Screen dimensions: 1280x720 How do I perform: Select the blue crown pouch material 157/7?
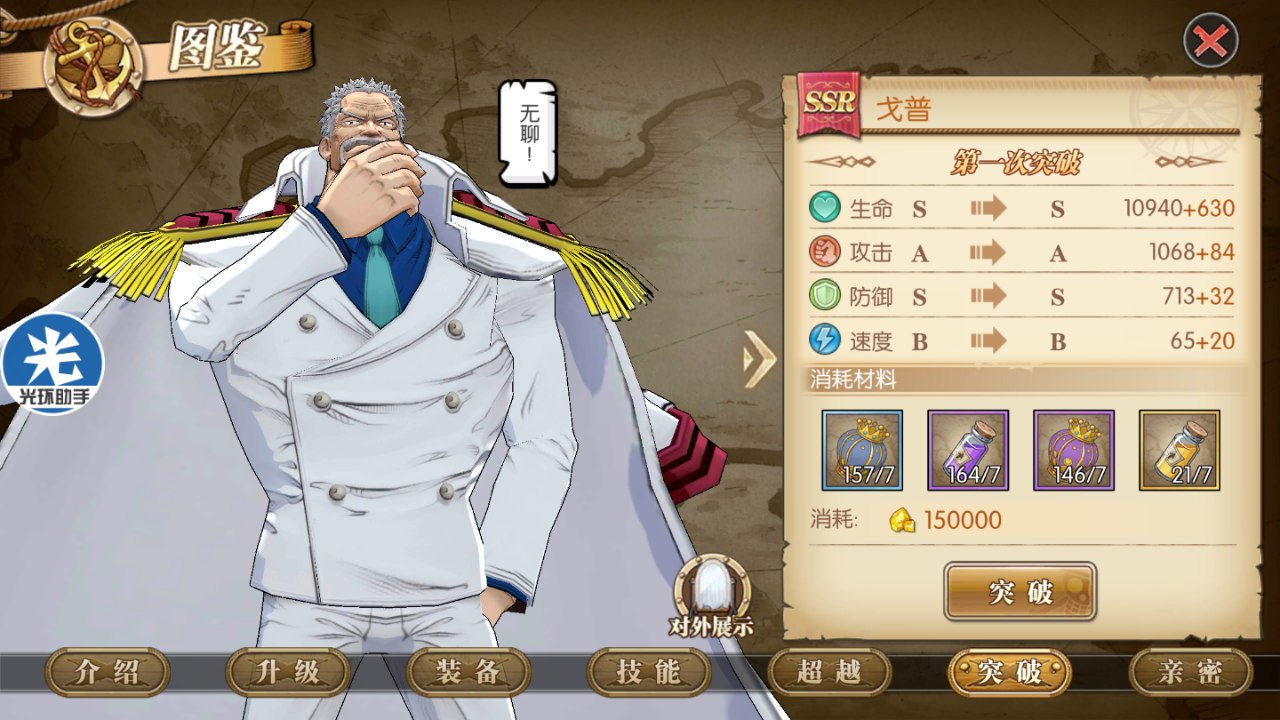[x=862, y=450]
